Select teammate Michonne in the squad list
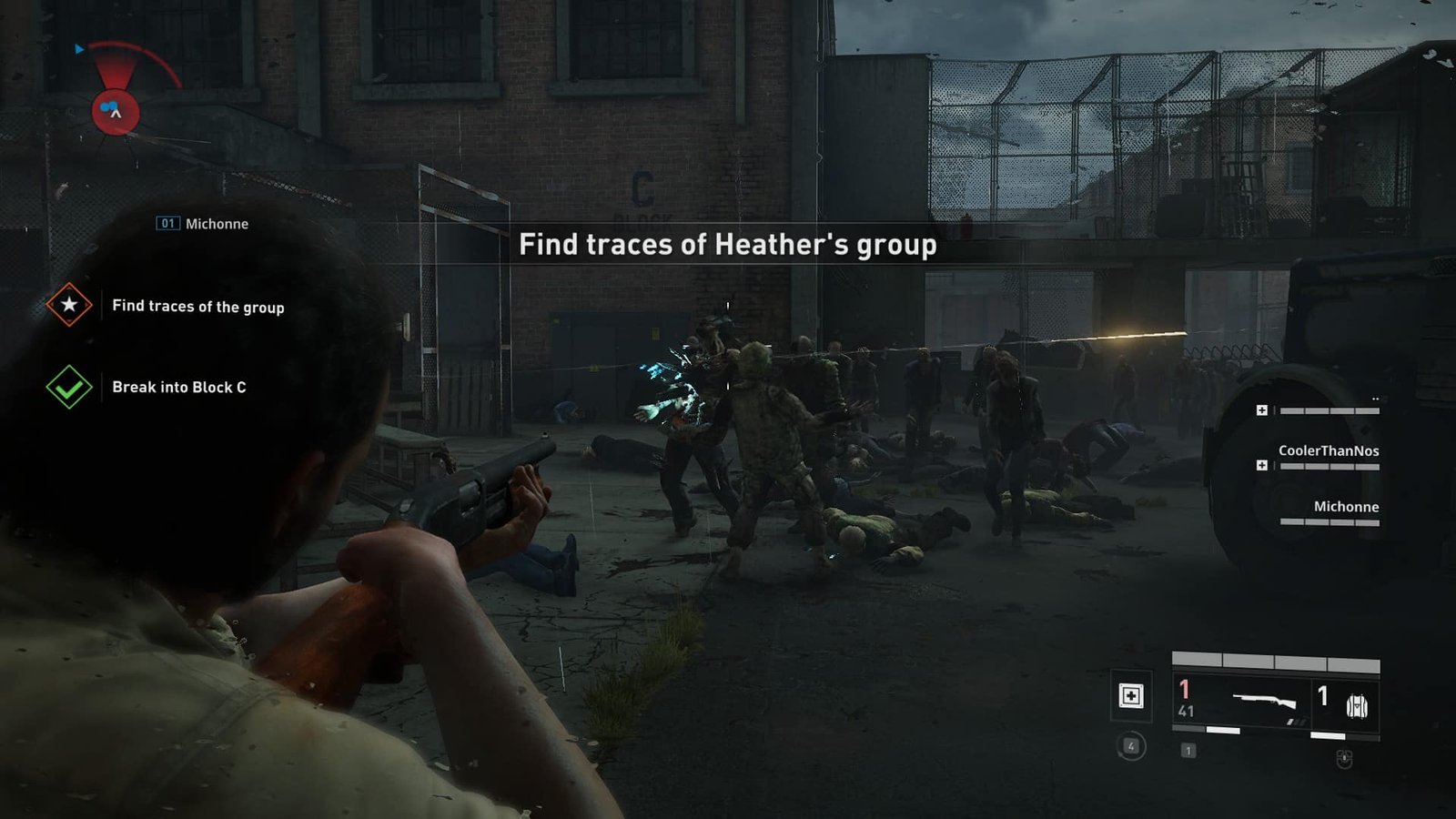1456x819 pixels. click(1345, 507)
